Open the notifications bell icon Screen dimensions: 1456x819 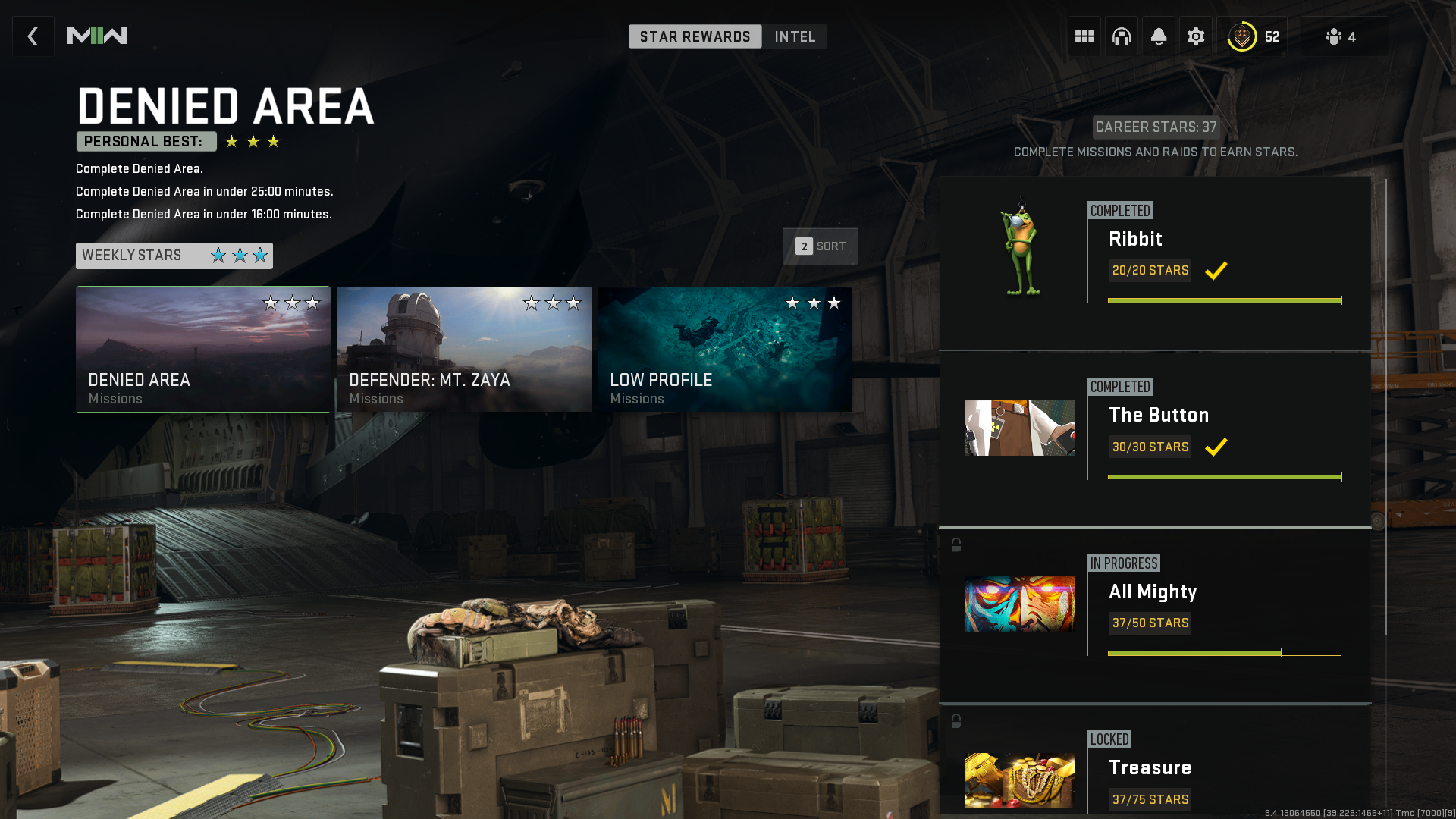pyautogui.click(x=1158, y=36)
